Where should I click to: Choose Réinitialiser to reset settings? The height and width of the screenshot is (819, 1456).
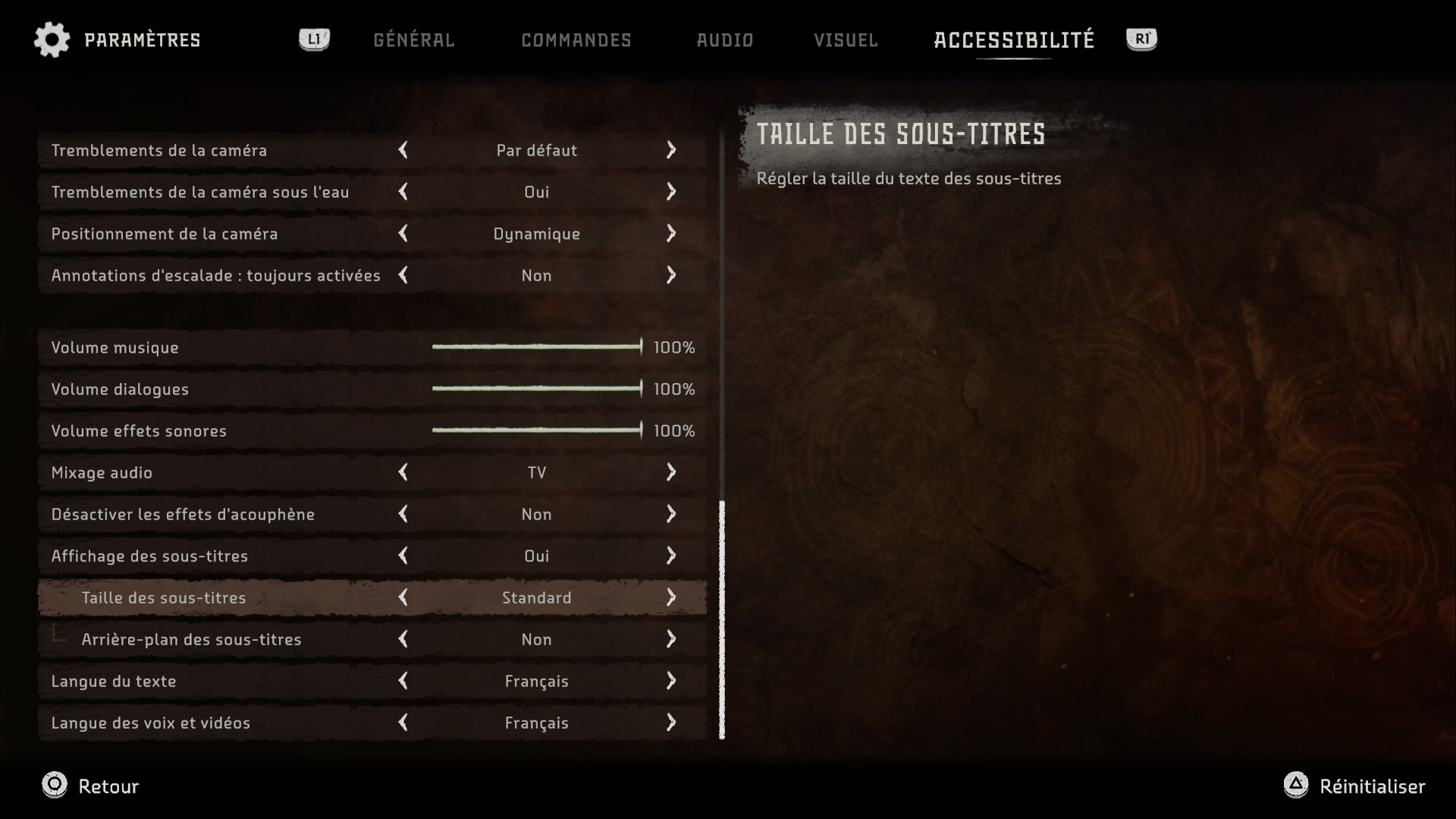point(1354,786)
